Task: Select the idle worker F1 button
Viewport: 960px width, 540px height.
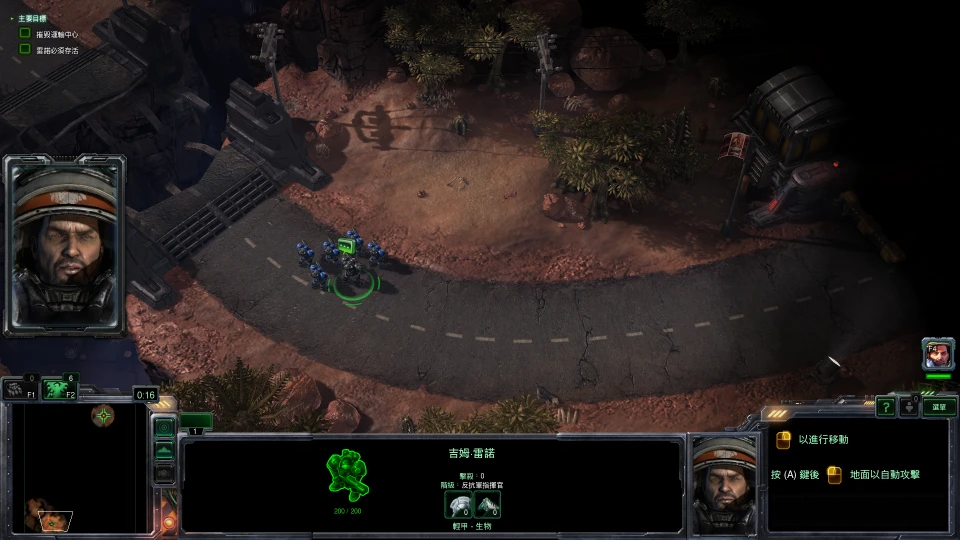Action: (17, 388)
